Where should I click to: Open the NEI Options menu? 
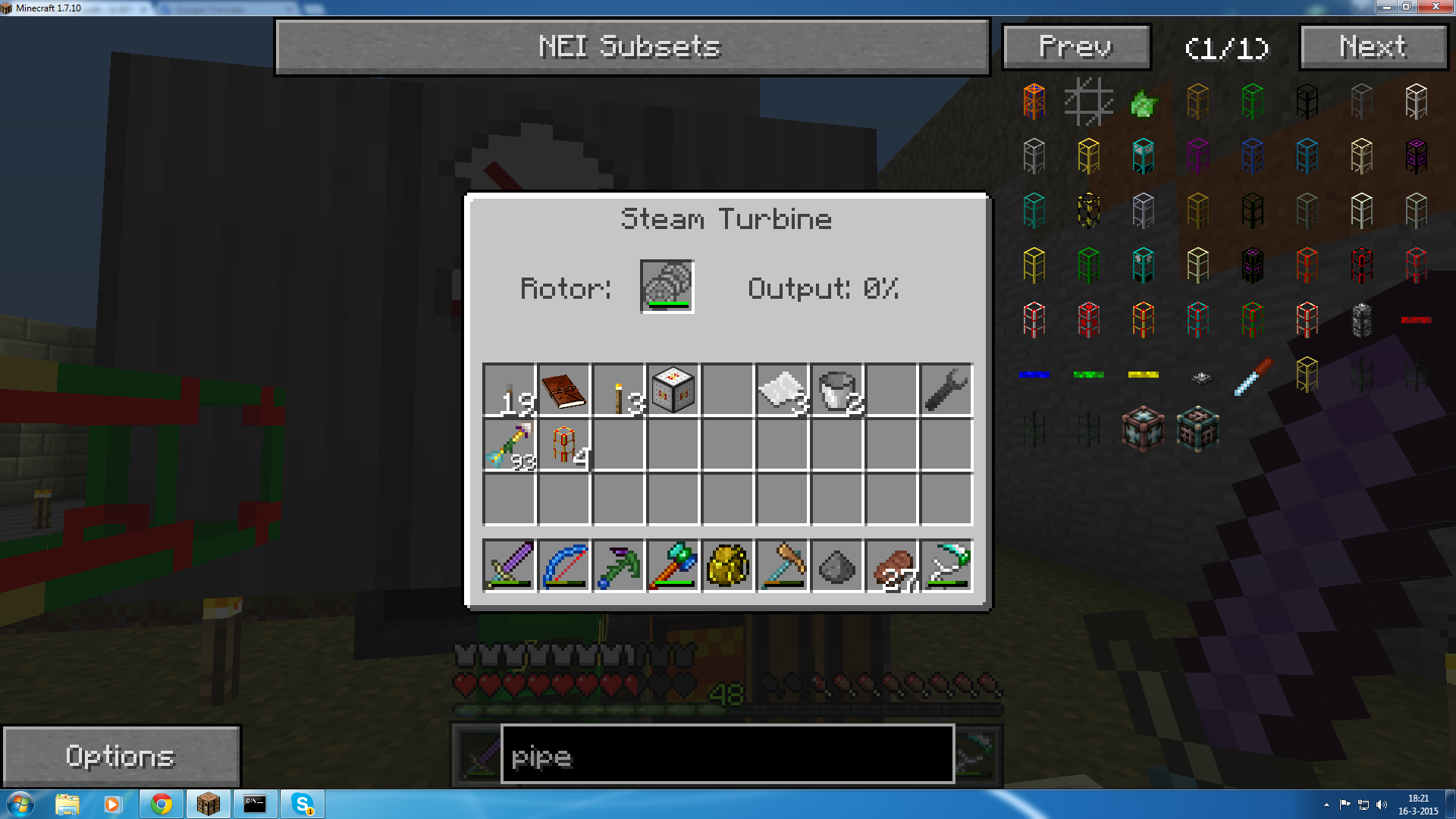(x=121, y=756)
